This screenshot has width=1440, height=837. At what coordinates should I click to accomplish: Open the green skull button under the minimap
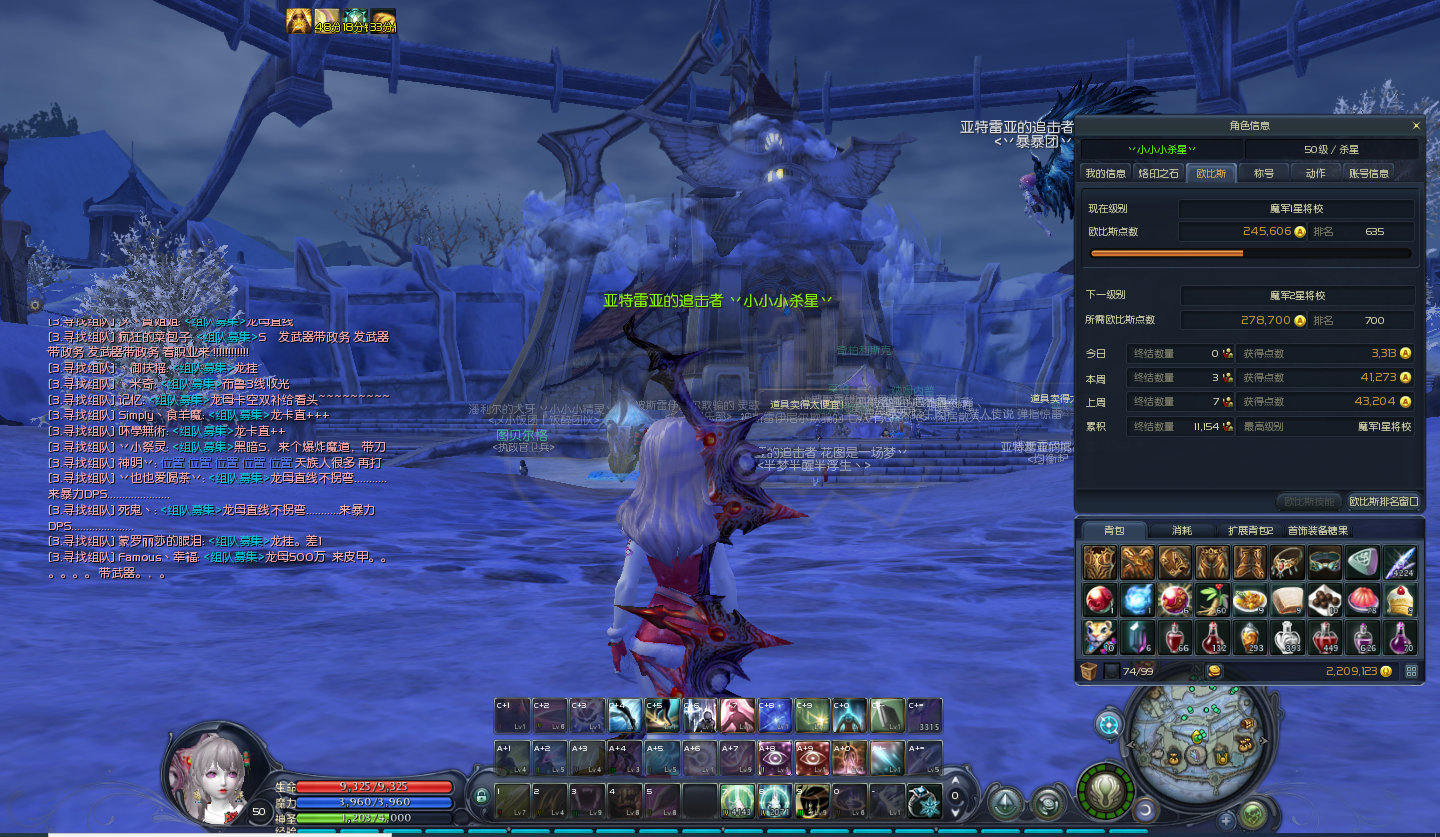pos(1253,814)
